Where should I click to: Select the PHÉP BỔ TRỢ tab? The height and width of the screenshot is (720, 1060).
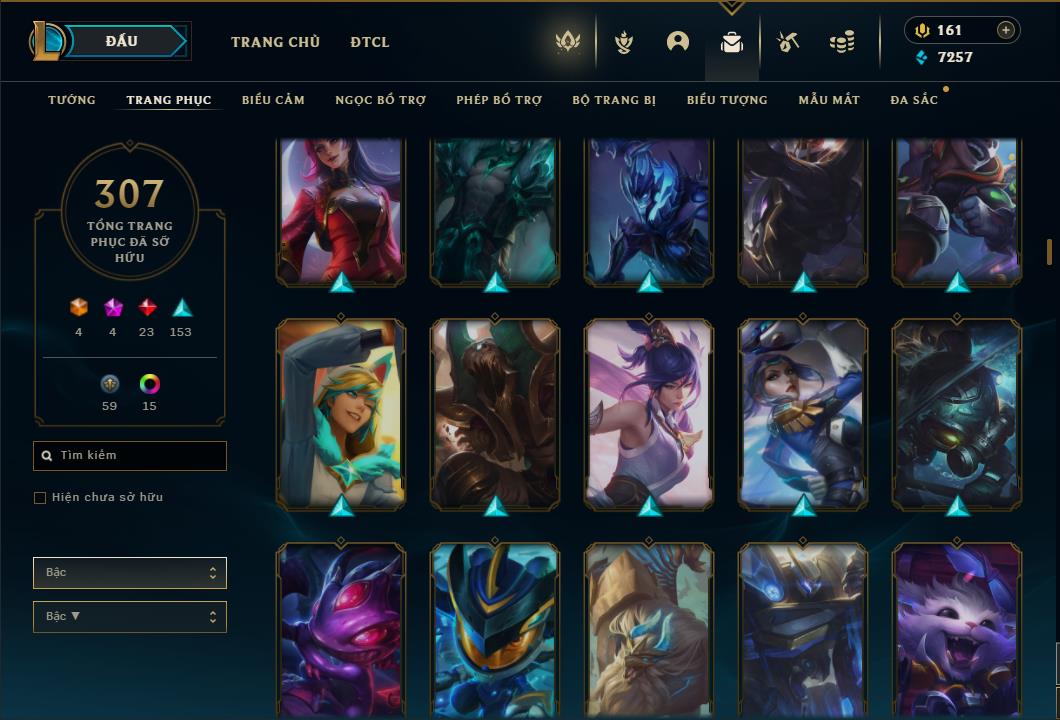499,100
